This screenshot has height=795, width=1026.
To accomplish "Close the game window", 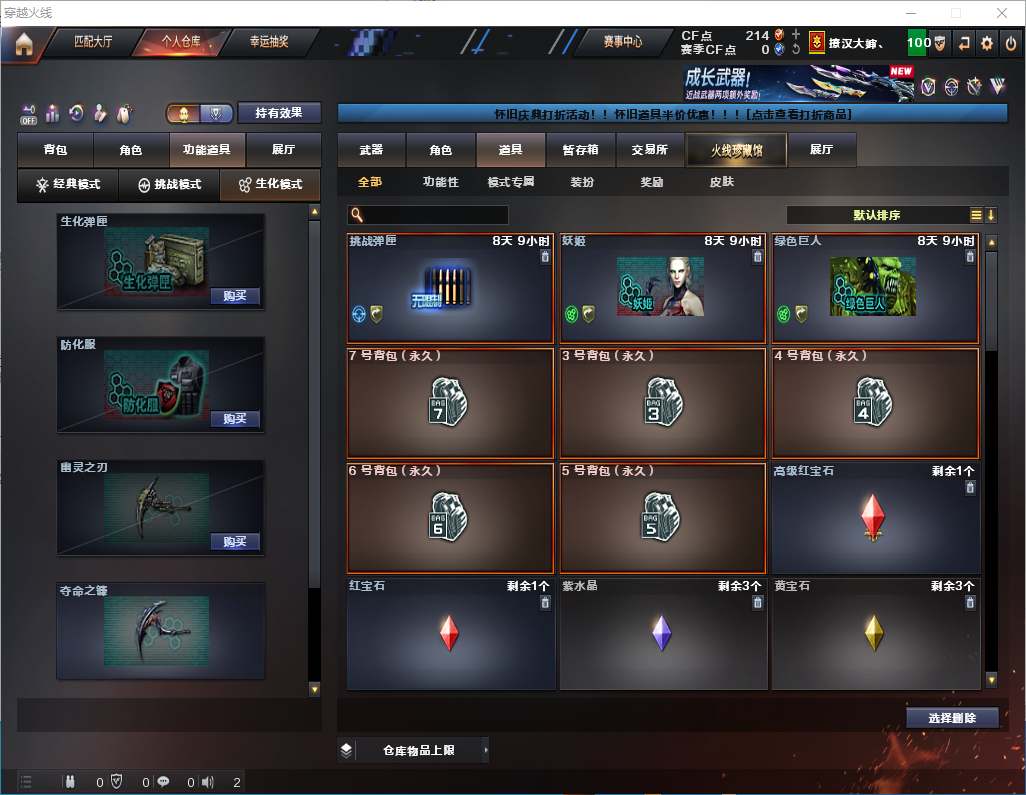I will (1001, 13).
